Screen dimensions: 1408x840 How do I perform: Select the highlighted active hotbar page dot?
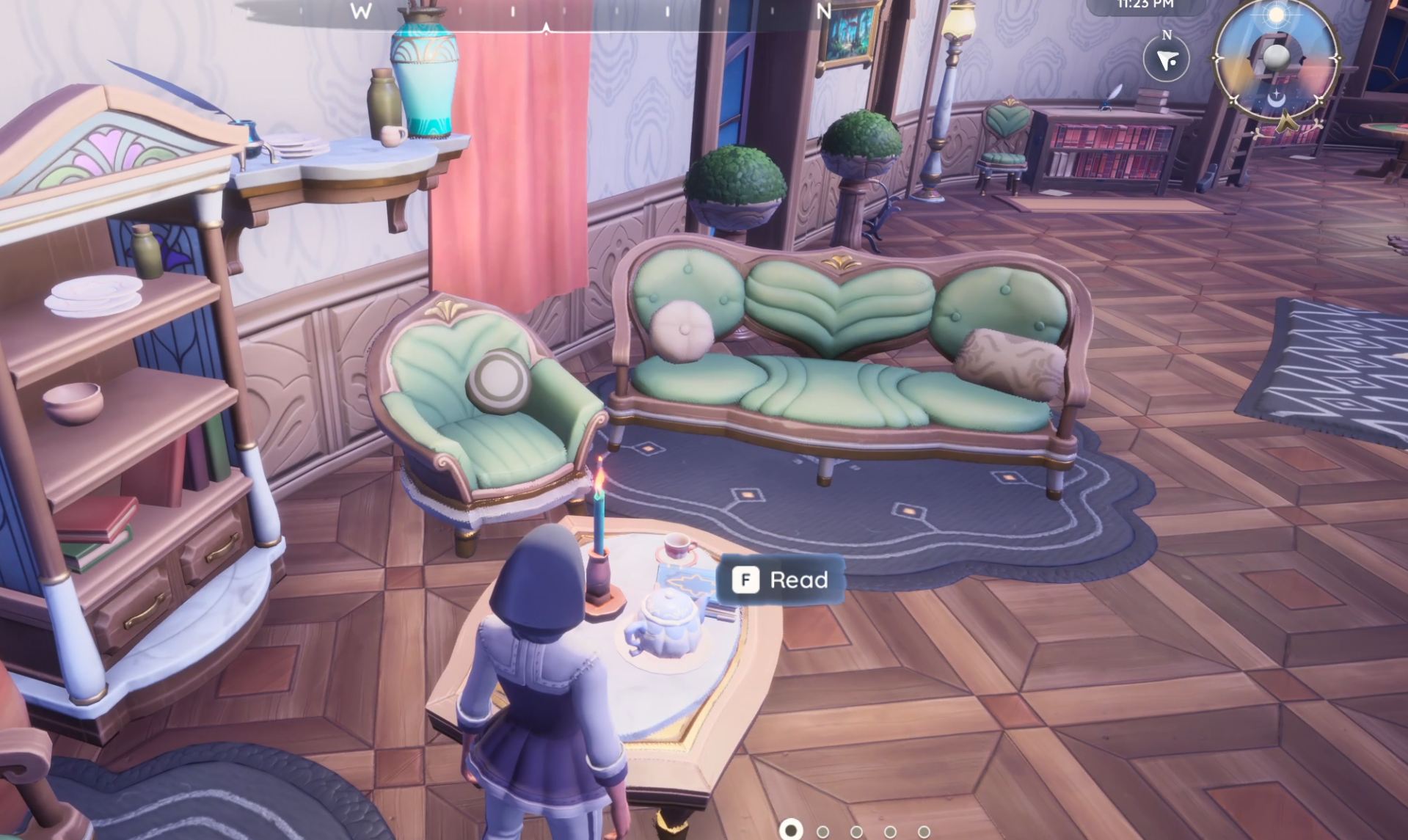(x=790, y=830)
